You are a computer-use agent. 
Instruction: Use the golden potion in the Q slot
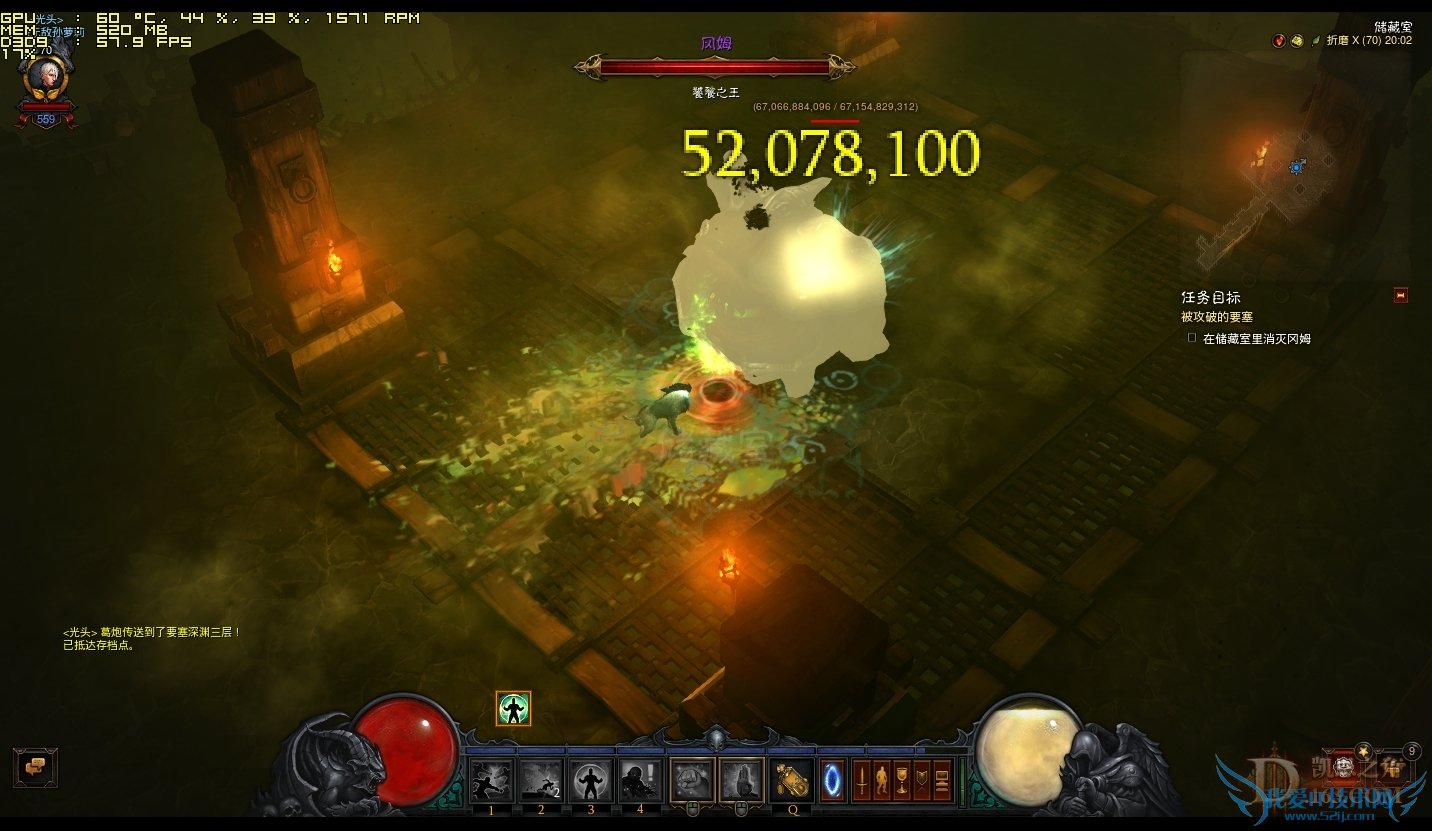(792, 780)
